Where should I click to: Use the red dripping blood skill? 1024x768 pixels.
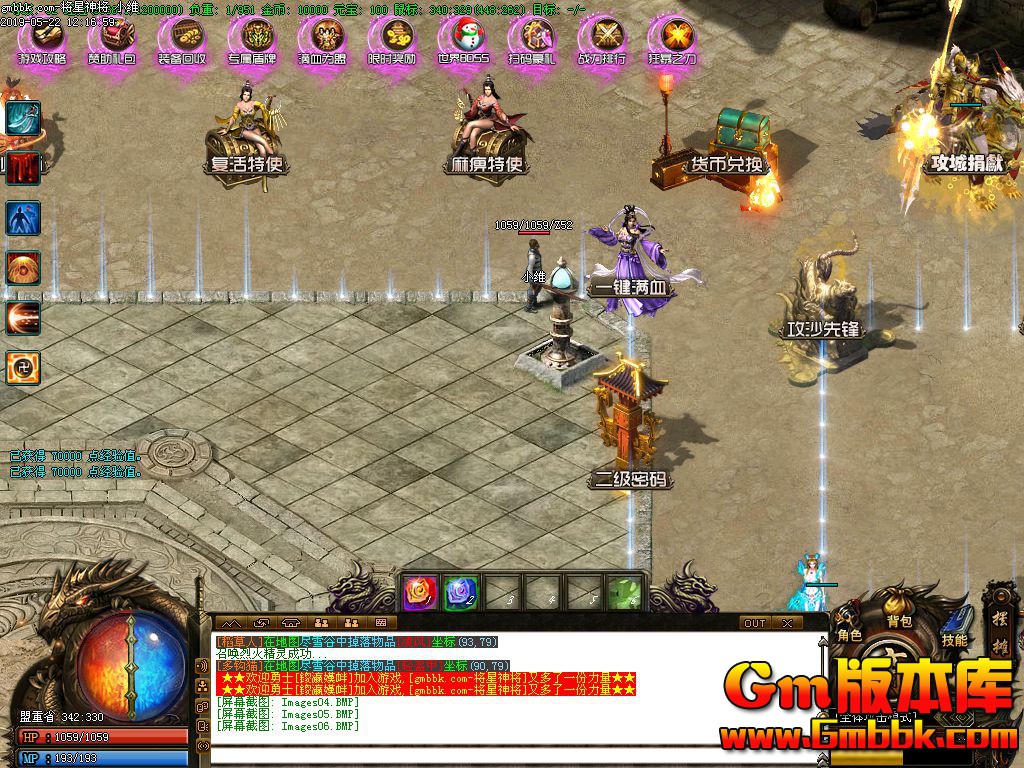point(23,167)
